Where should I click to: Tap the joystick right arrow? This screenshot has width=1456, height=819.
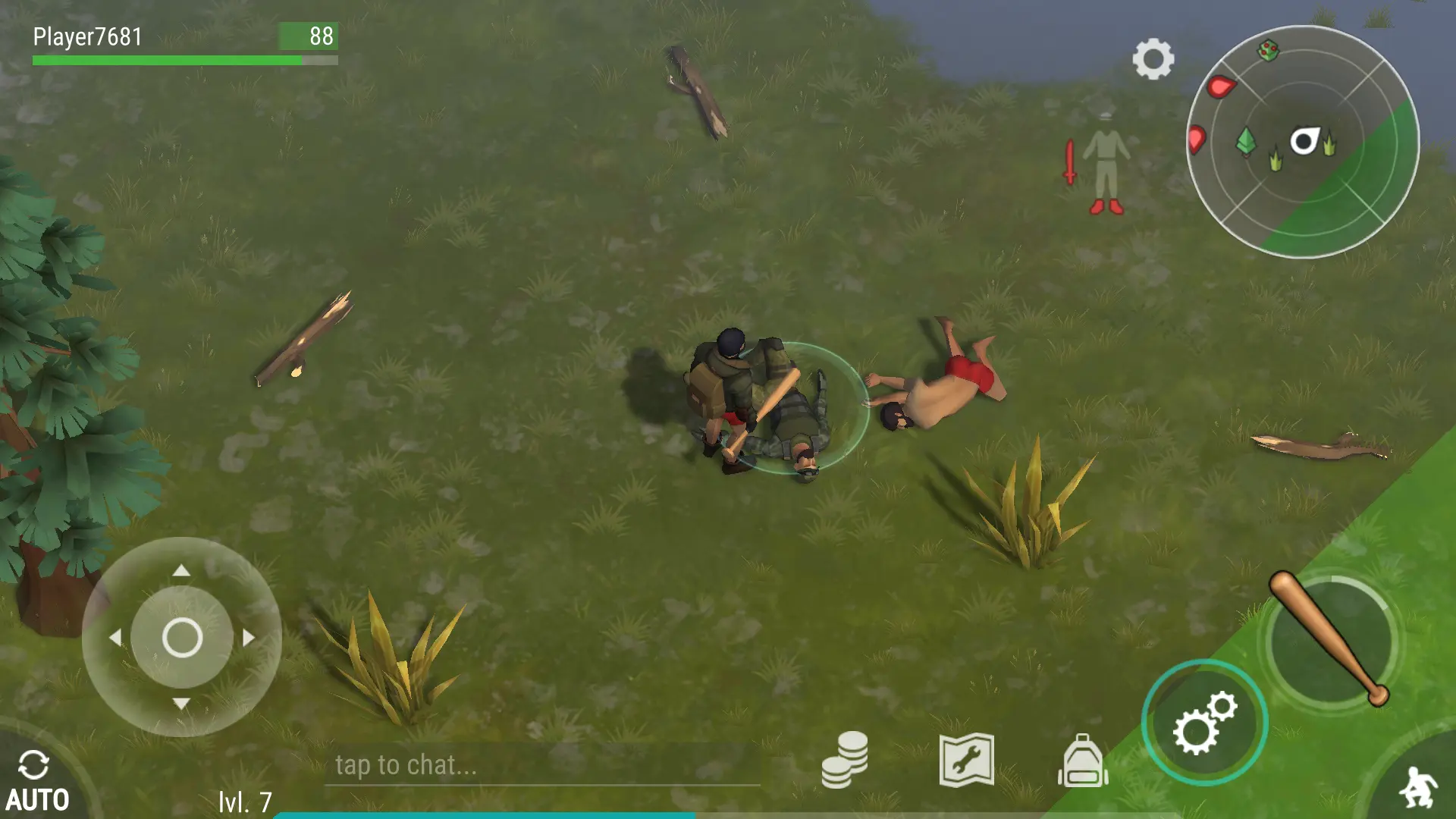click(249, 638)
